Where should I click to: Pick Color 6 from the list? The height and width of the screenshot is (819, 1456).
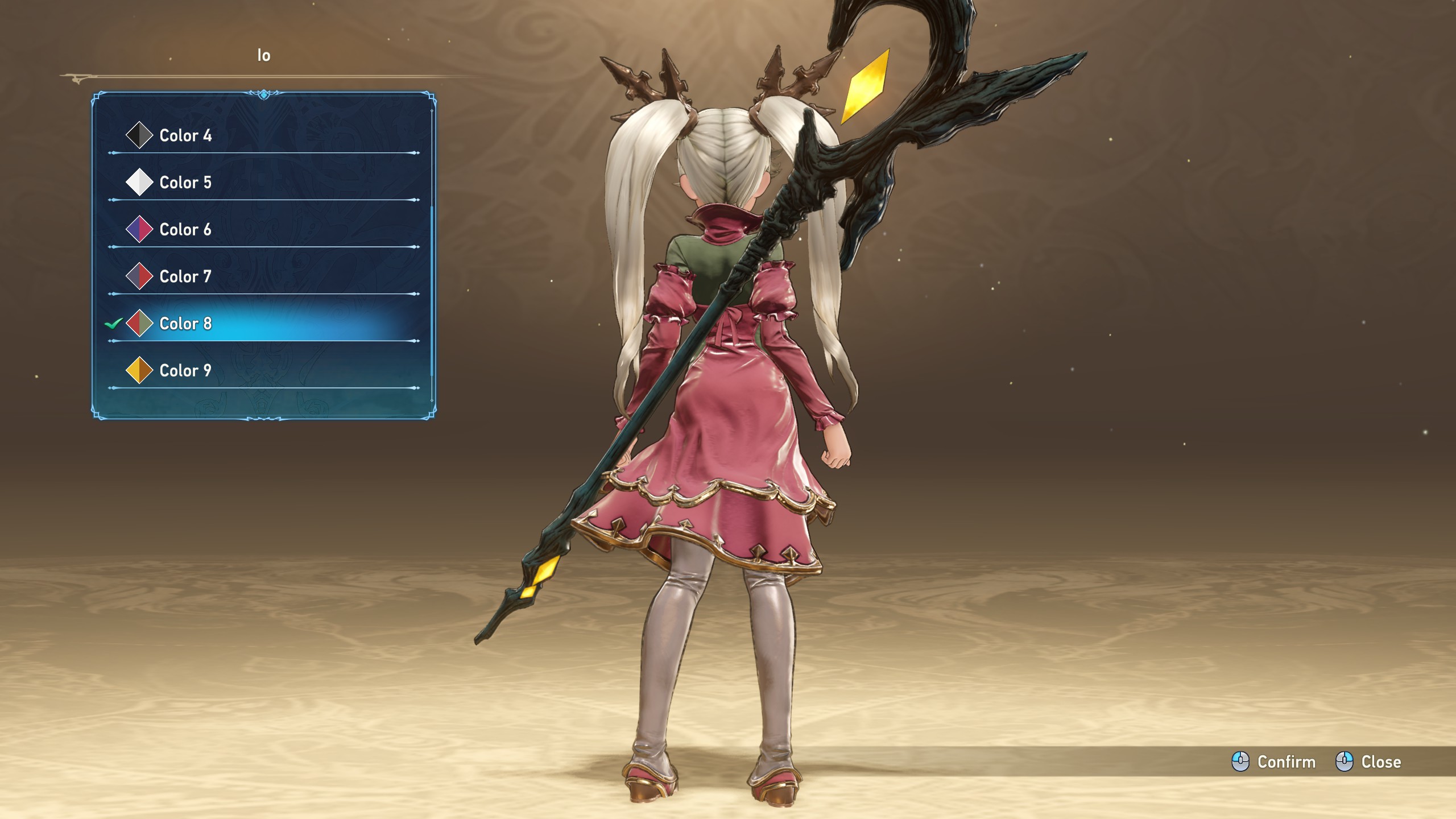point(185,230)
